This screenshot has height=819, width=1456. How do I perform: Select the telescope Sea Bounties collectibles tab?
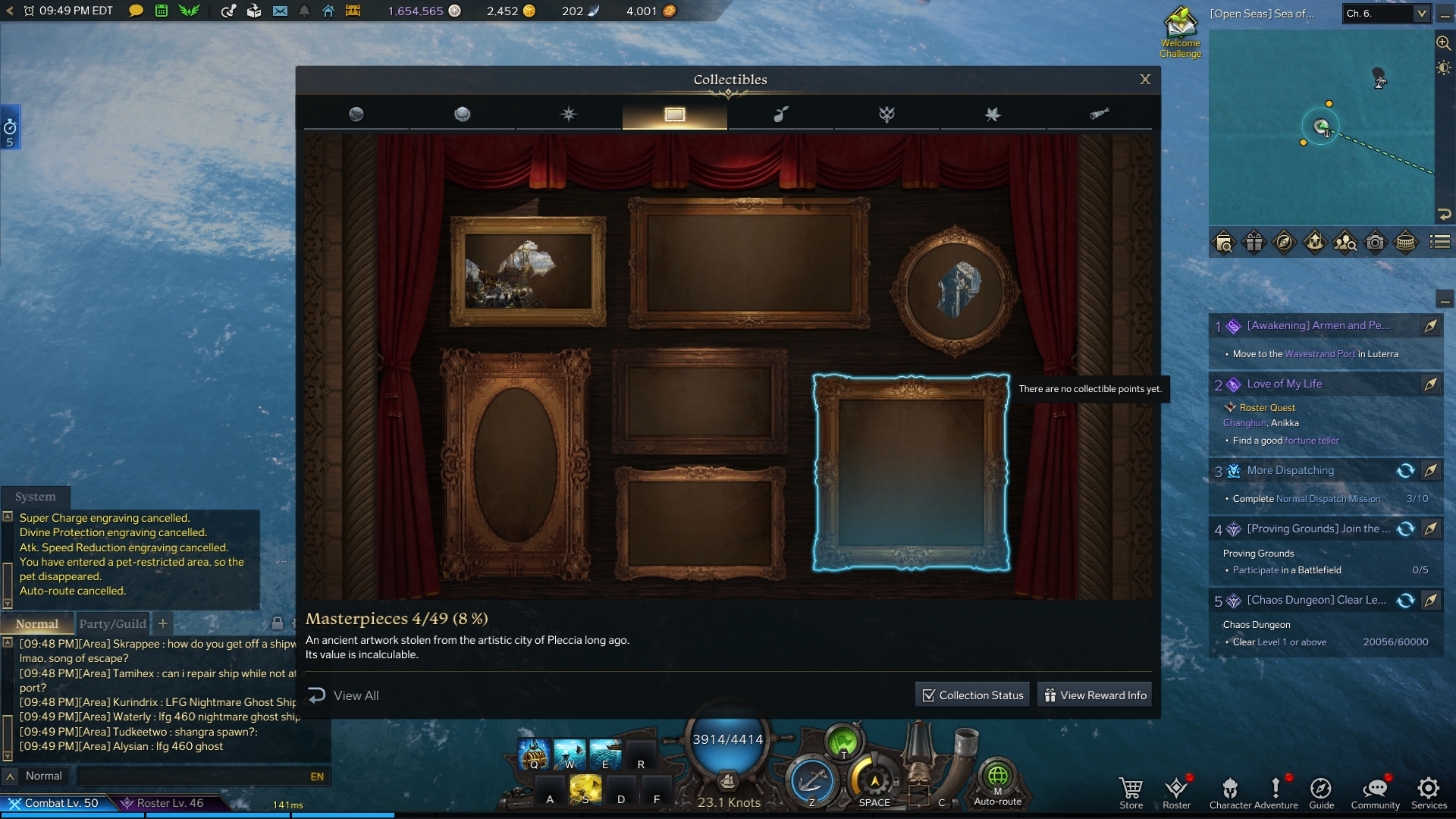click(x=1100, y=114)
